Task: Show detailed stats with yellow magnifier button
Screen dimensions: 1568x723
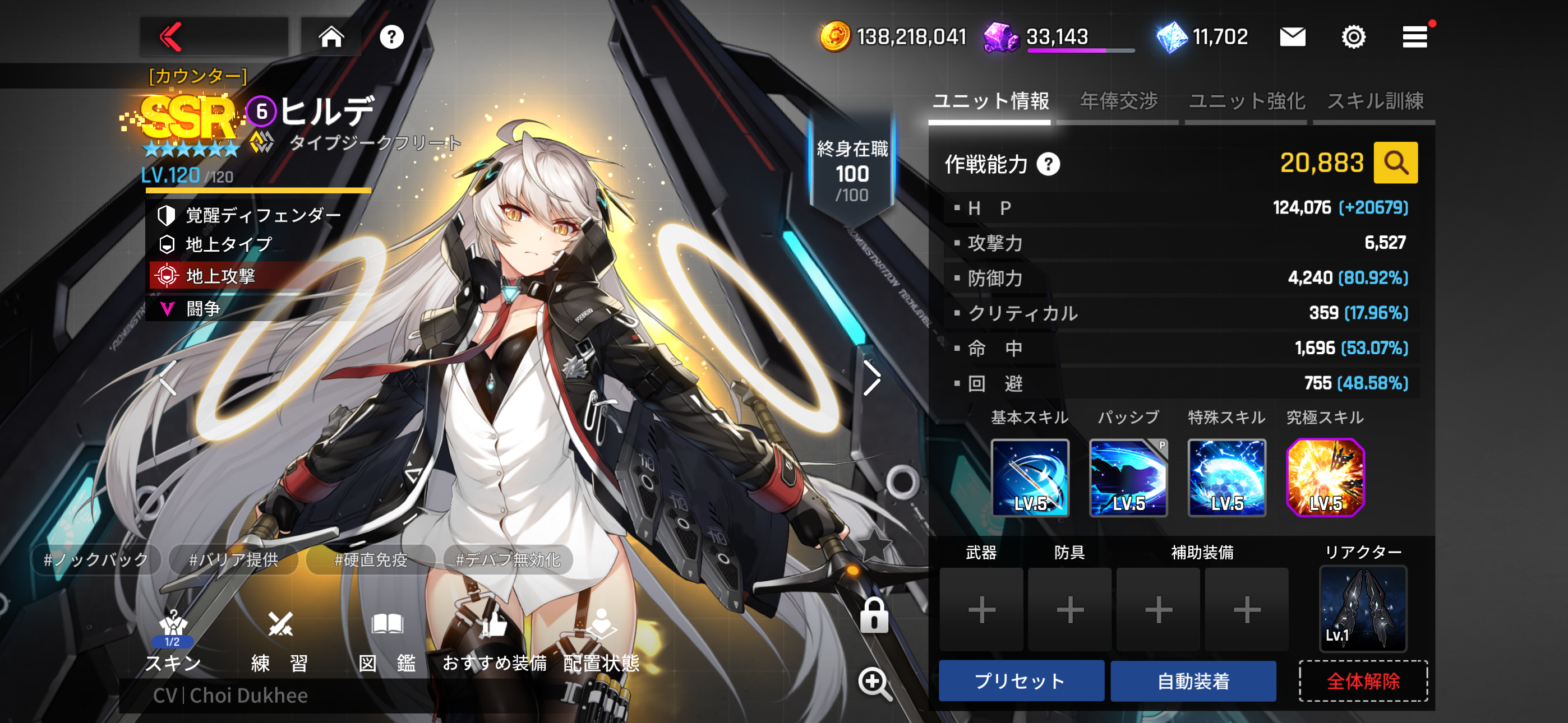Action: pos(1395,163)
